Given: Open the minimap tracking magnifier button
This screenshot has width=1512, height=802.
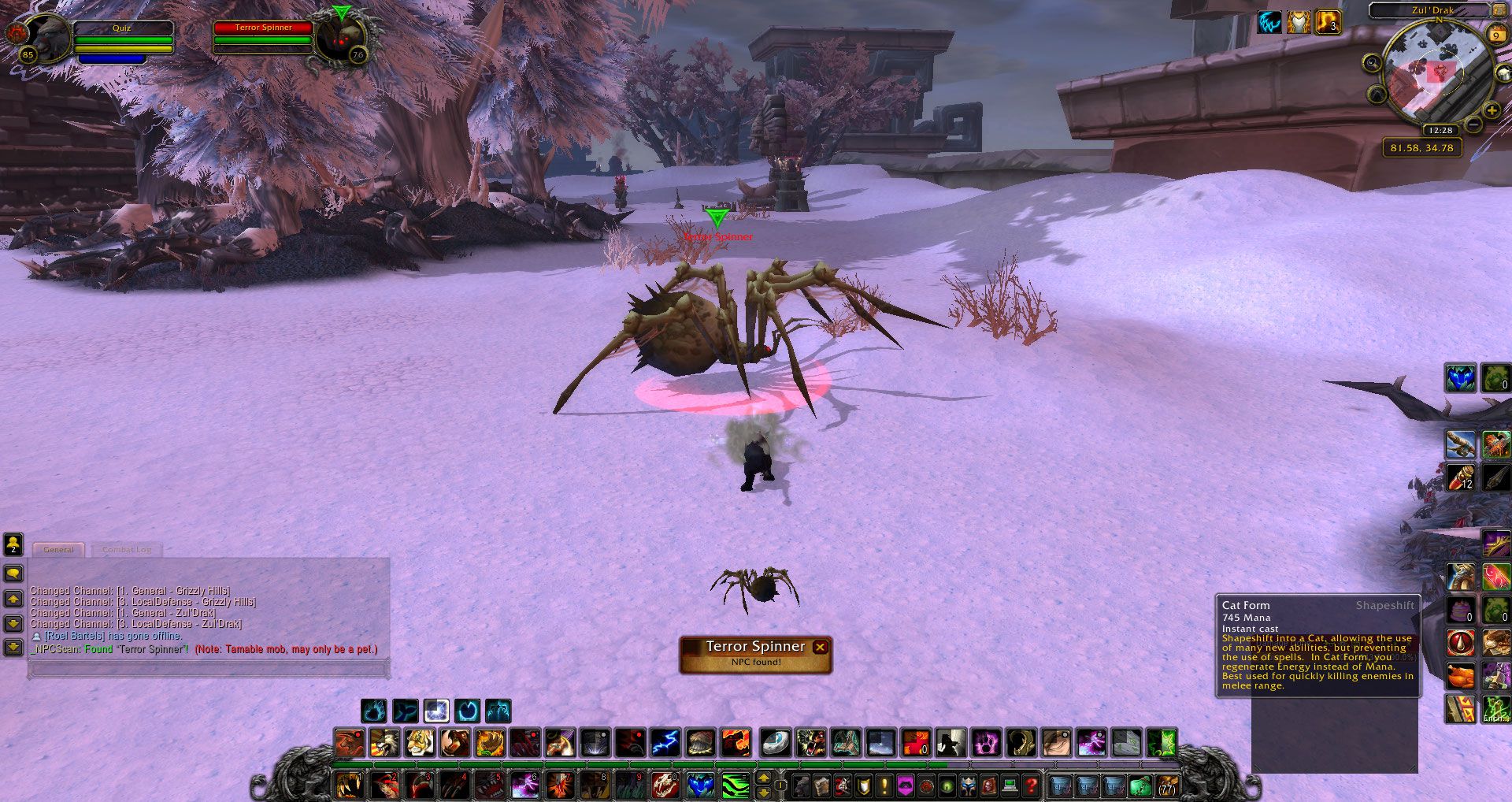Looking at the screenshot, I should tap(1372, 63).
